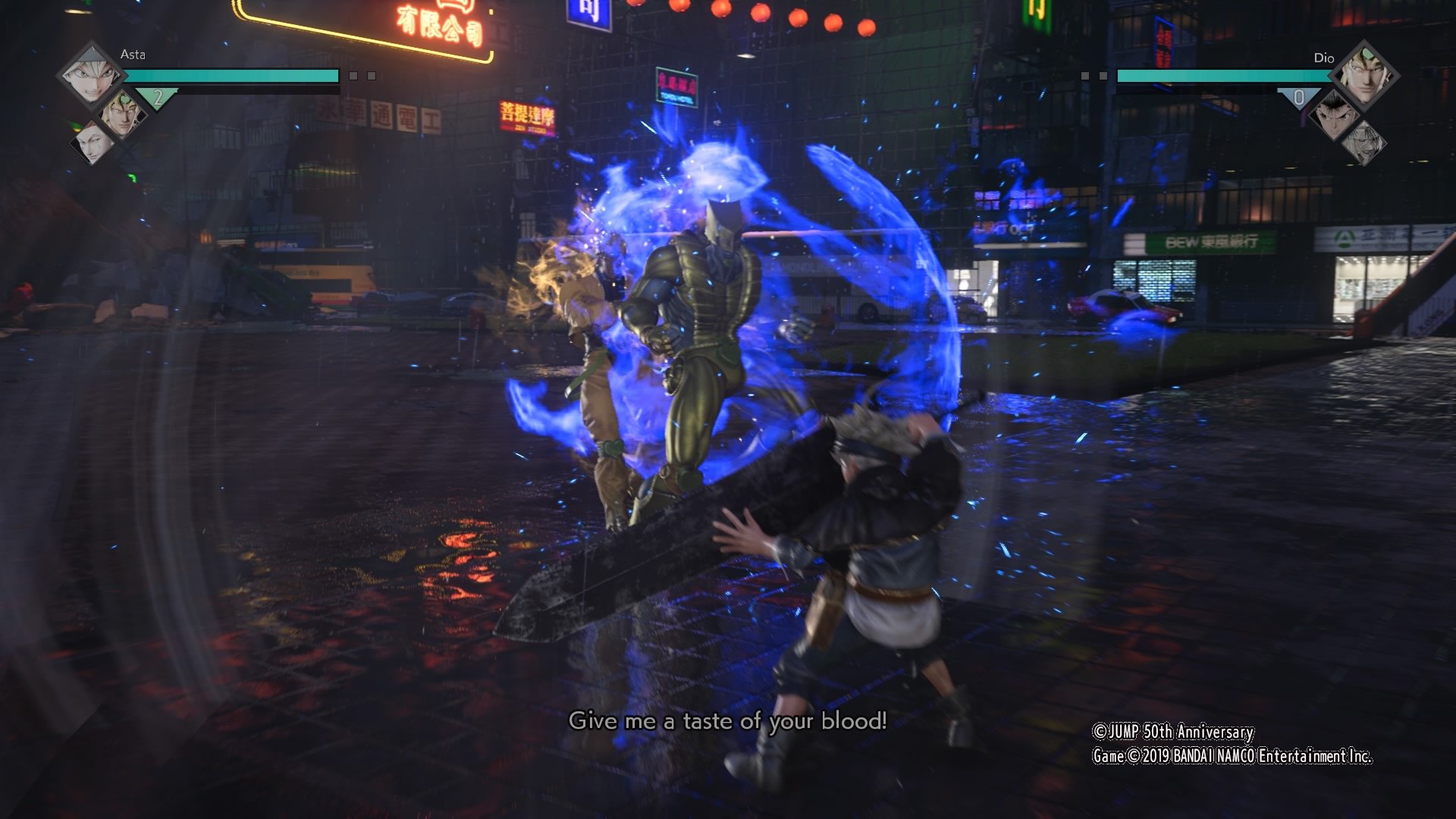Click the Asta name label
Screen dimensions: 1456x819
(134, 55)
